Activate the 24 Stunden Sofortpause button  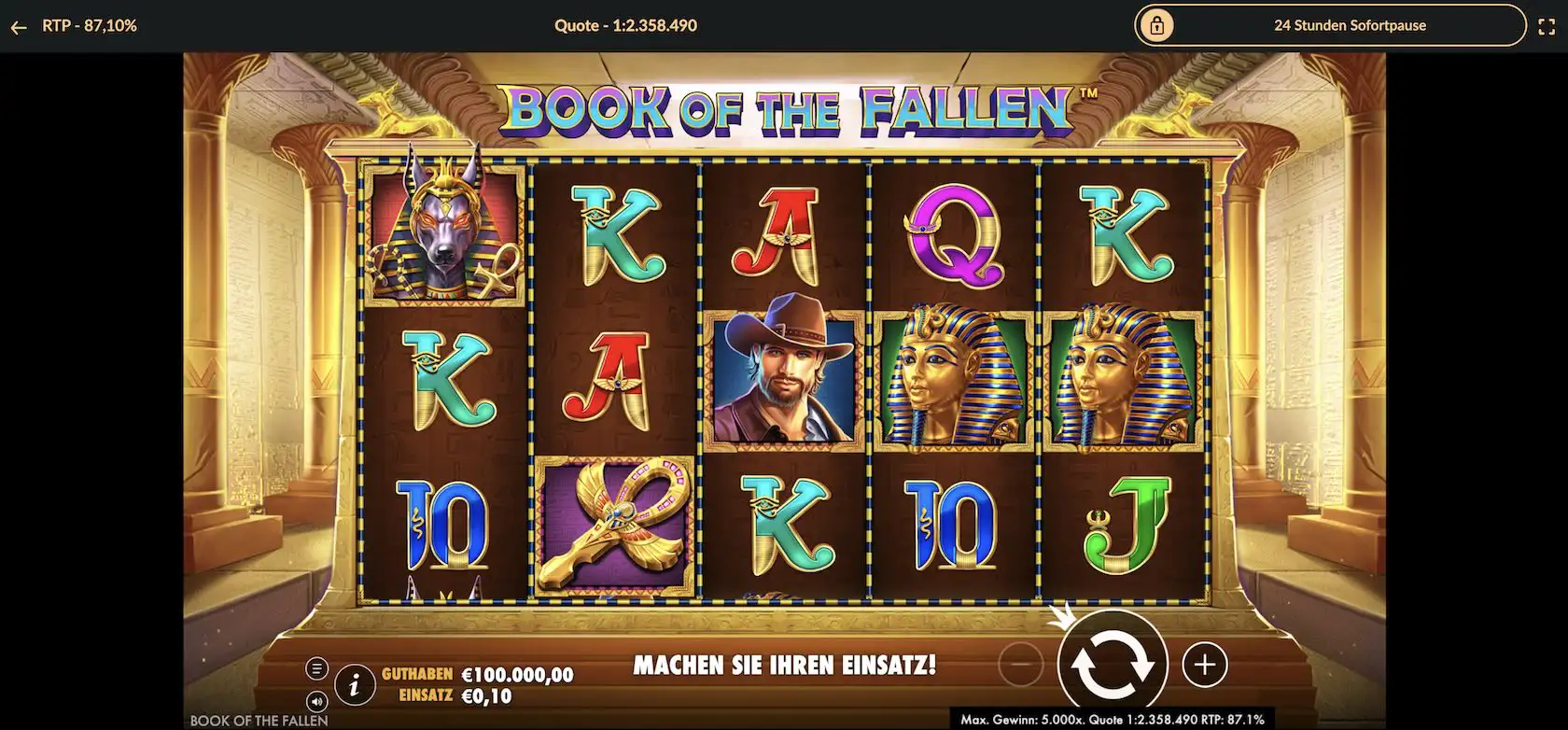tap(1350, 25)
